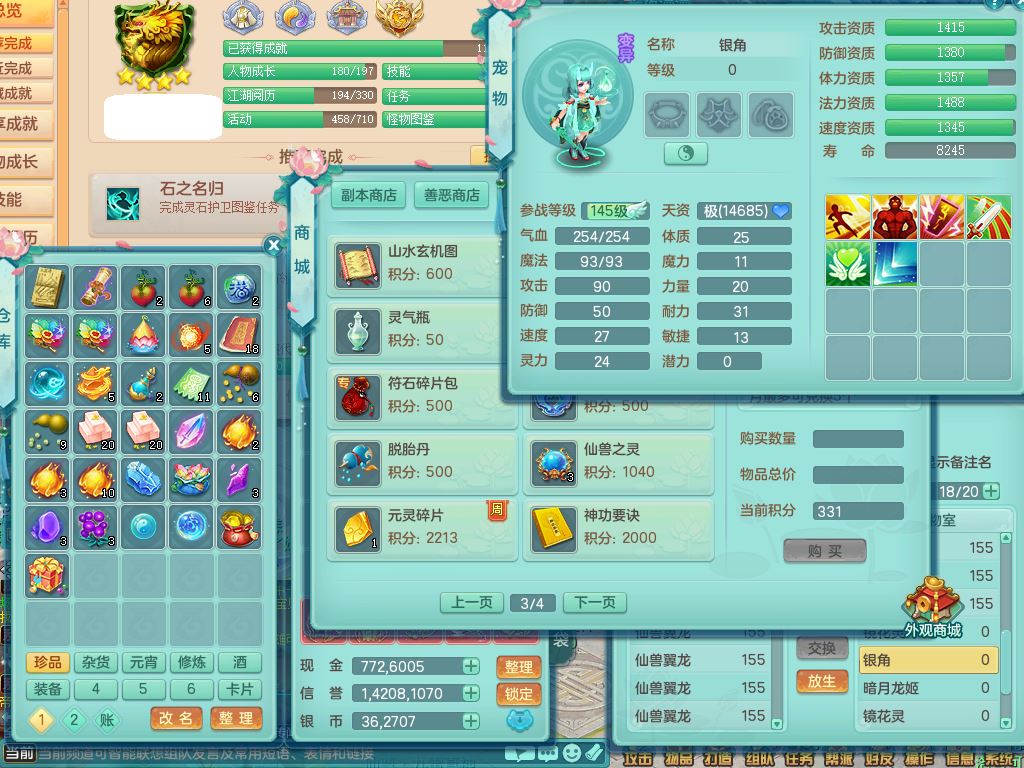Viewport: 1024px width, 768px height.
Task: Close the inventory bag panel
Action: tap(273, 245)
